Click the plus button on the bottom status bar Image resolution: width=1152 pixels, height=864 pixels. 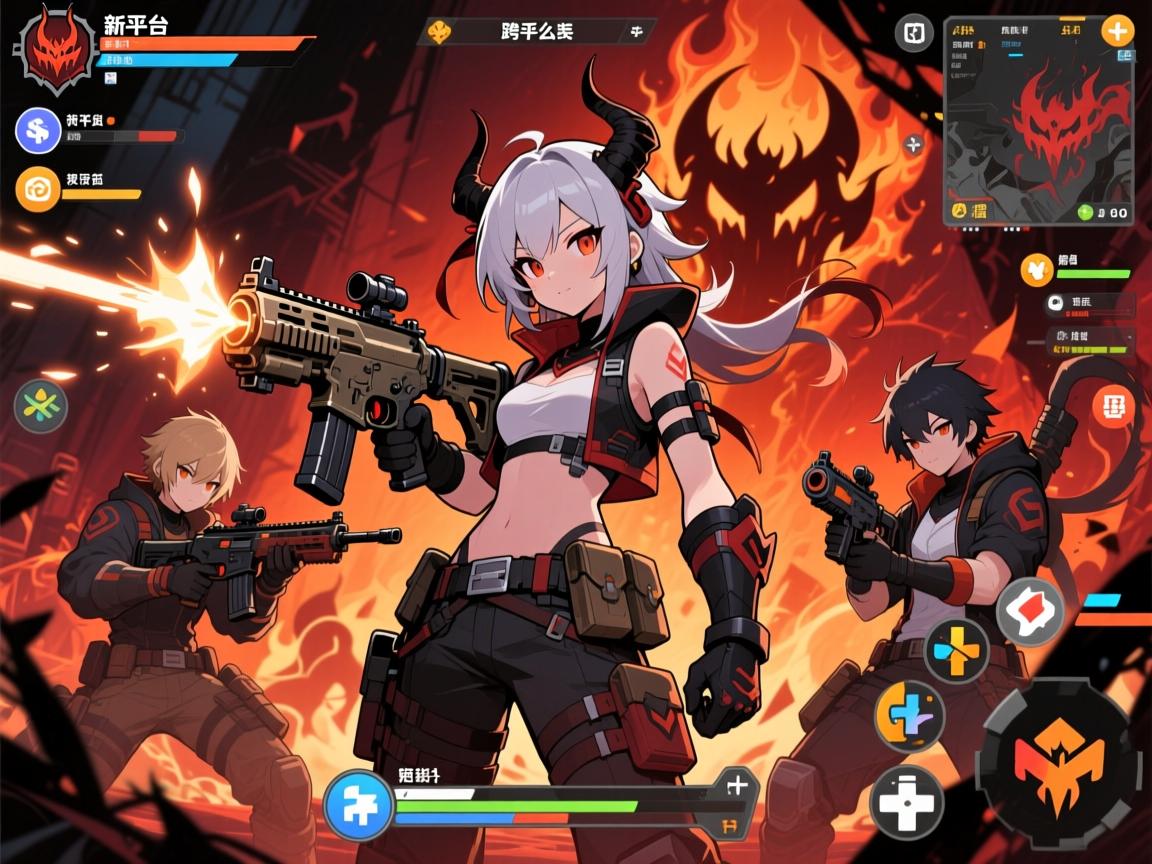pyautogui.click(x=736, y=784)
